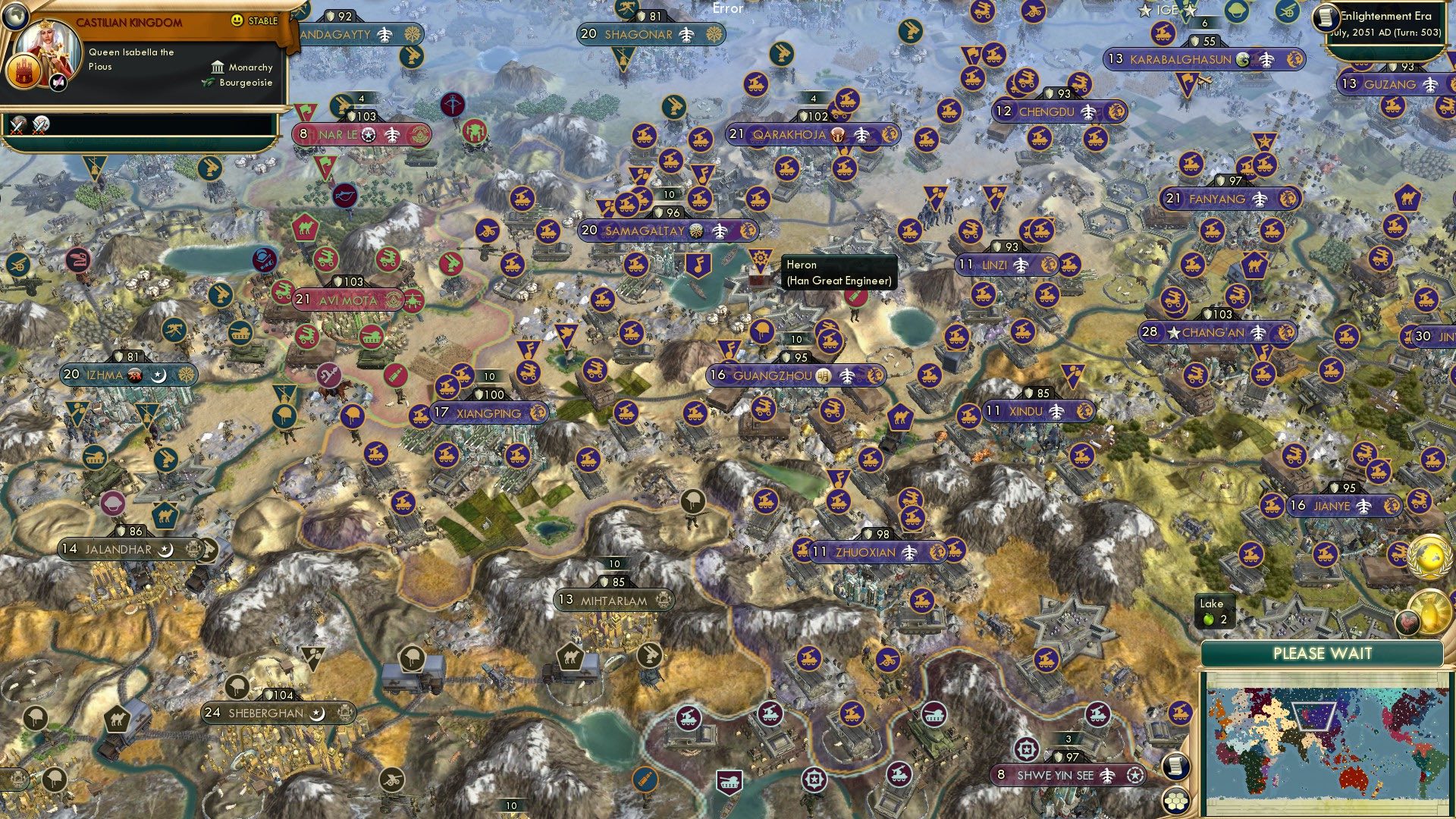Screen dimensions: 1456x819
Task: Open Chang'an by clicking its city banner
Action: 1213,332
